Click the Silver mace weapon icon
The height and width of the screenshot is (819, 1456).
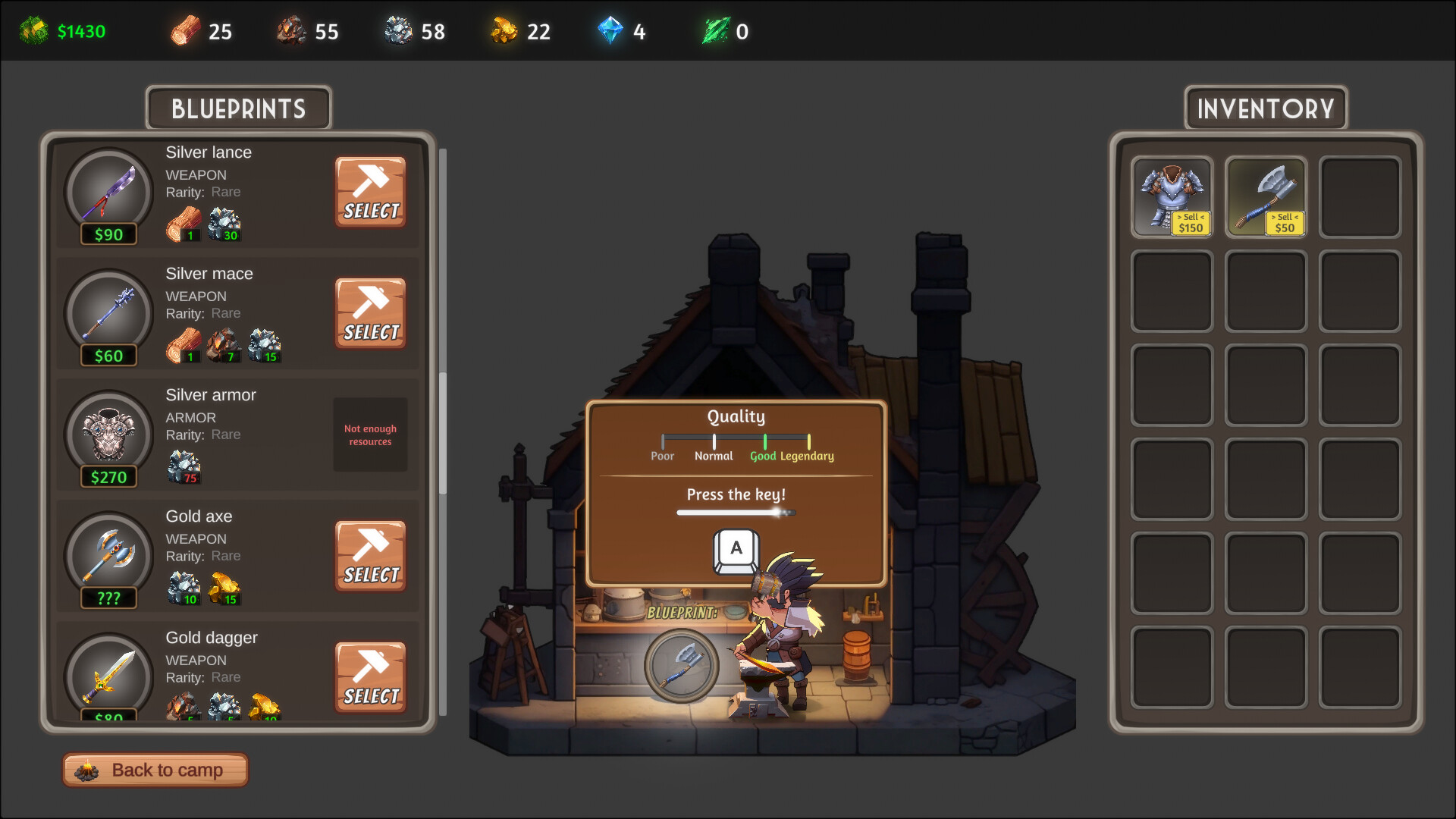109,311
